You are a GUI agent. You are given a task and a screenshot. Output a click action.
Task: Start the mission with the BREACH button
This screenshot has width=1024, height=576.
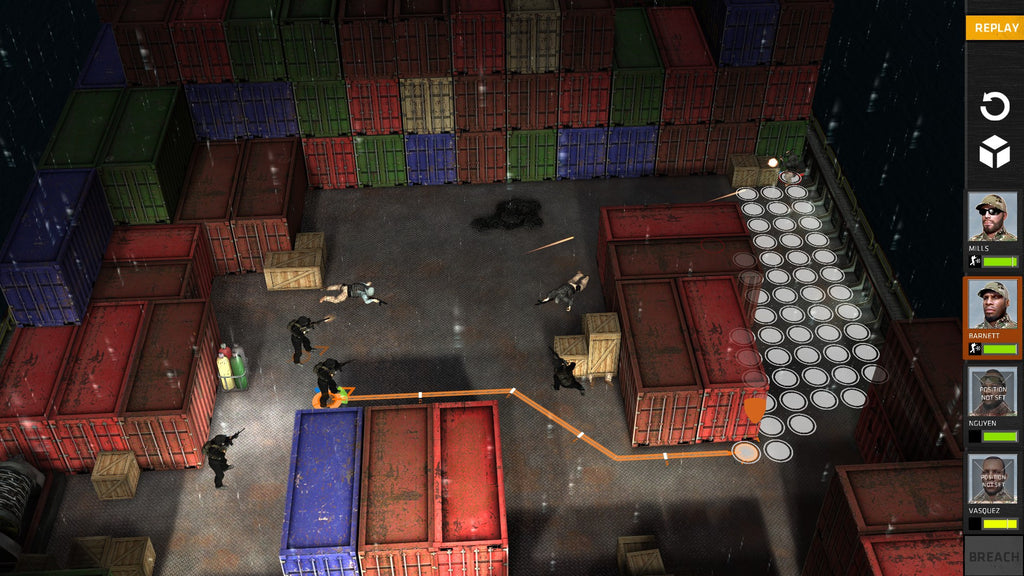pyautogui.click(x=994, y=556)
